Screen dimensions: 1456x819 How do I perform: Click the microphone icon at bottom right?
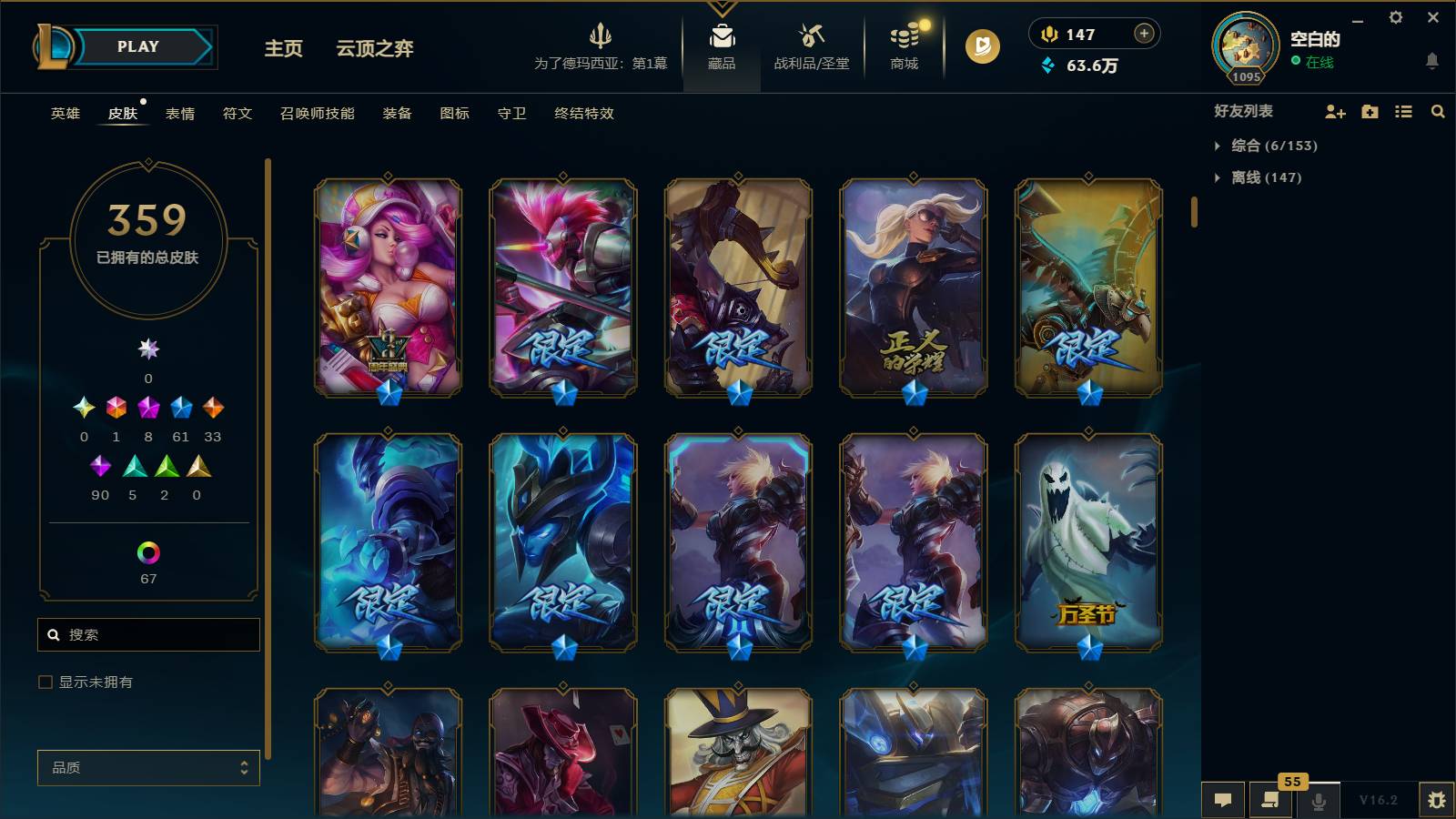click(x=1318, y=801)
